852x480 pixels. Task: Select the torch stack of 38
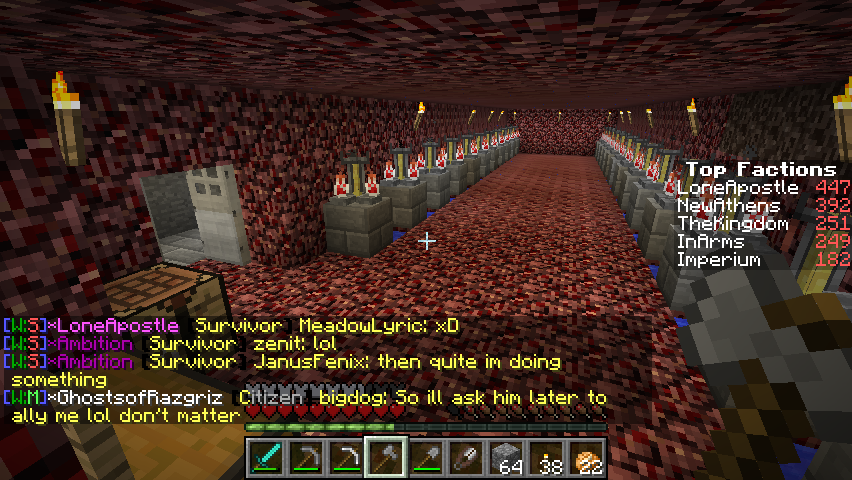(x=546, y=458)
